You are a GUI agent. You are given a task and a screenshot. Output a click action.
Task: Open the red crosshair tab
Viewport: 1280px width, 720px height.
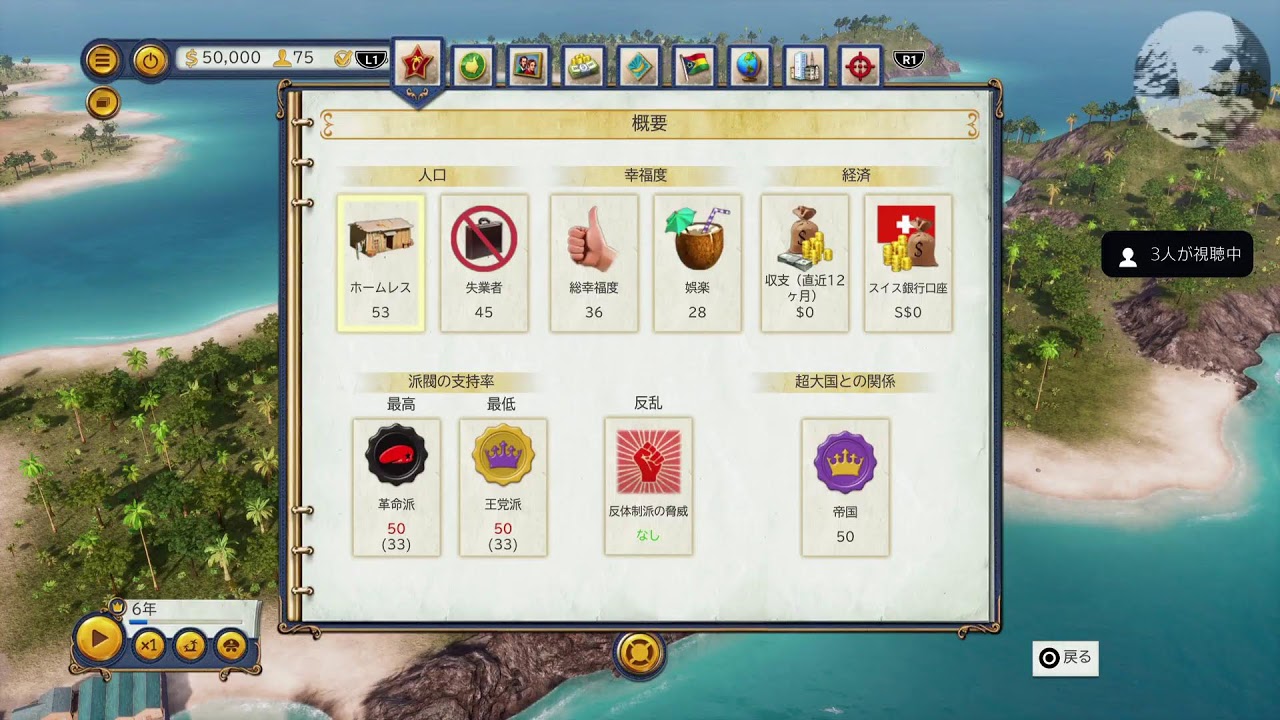[859, 66]
